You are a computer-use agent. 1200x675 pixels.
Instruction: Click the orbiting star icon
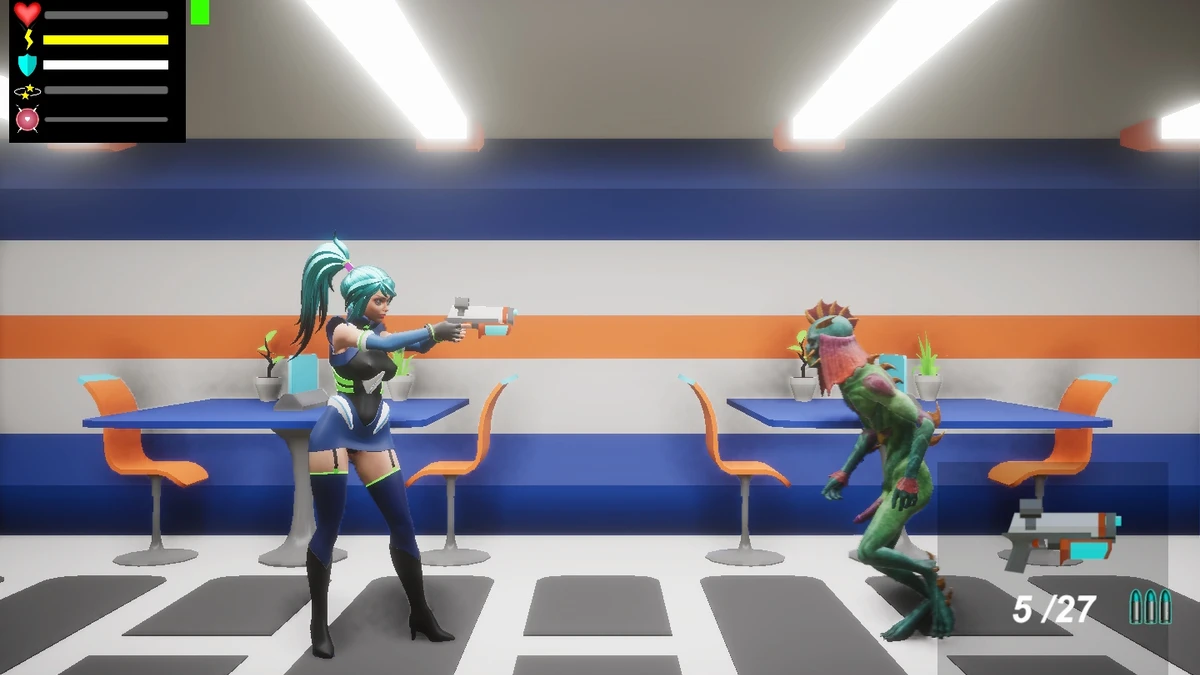point(27,91)
